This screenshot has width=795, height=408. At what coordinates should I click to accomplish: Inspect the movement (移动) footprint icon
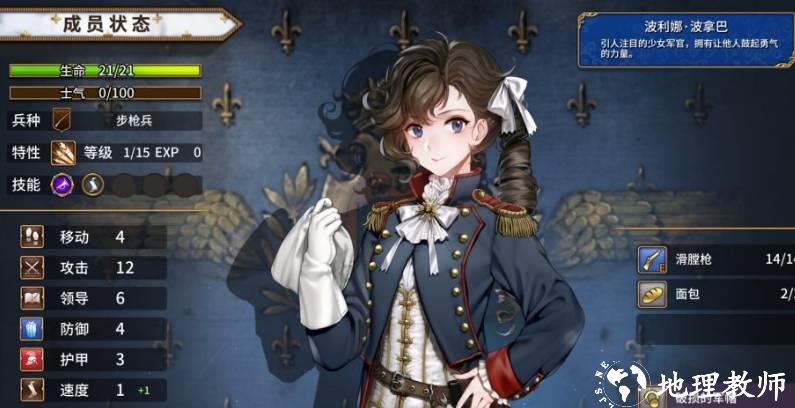pyautogui.click(x=32, y=237)
